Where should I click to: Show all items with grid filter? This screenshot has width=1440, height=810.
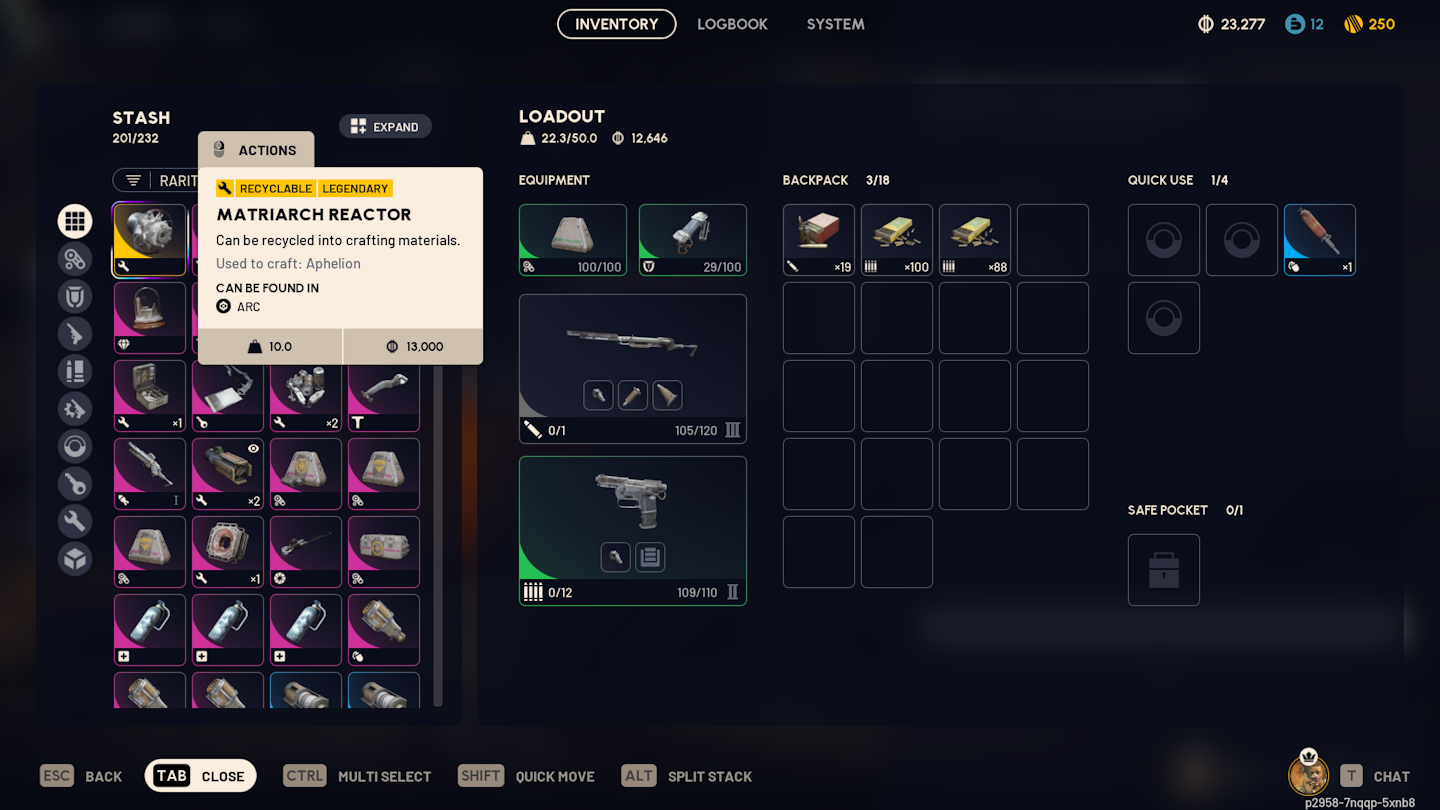(x=75, y=221)
